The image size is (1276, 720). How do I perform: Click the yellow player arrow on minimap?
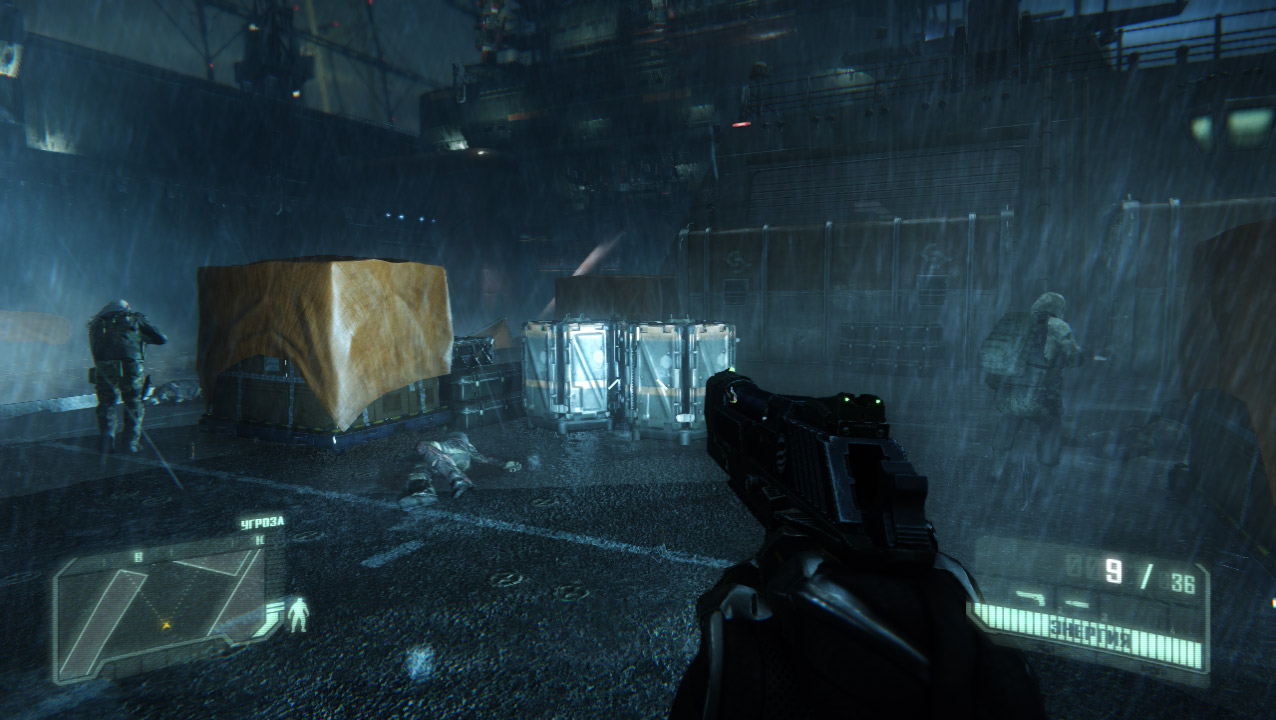point(166,625)
